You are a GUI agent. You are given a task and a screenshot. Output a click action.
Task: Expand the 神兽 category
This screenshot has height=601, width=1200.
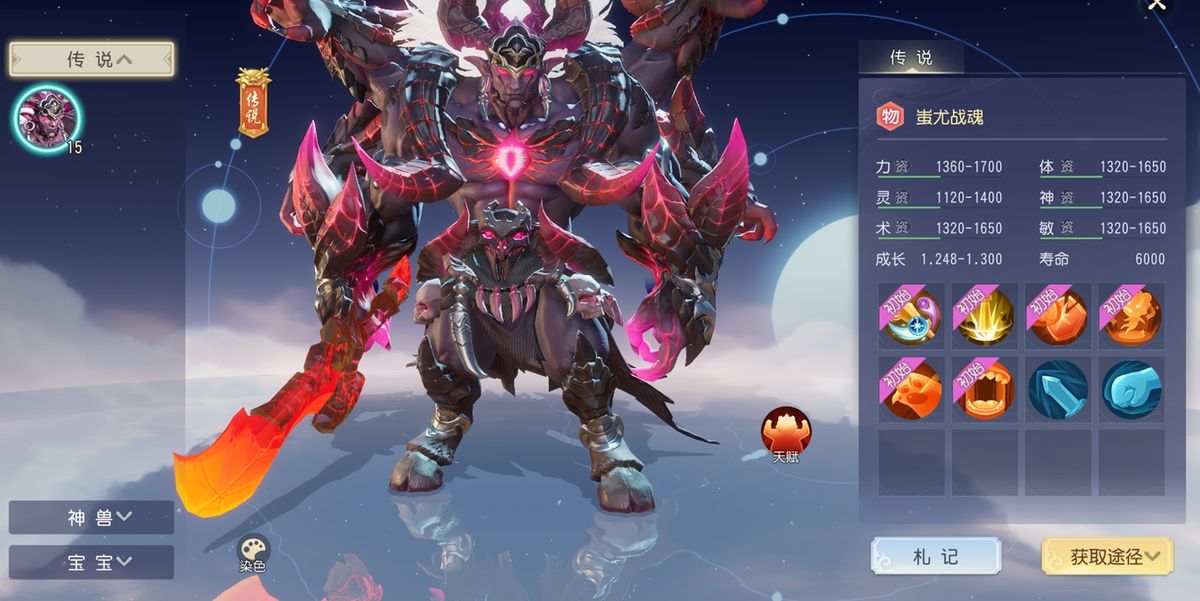pos(92,517)
